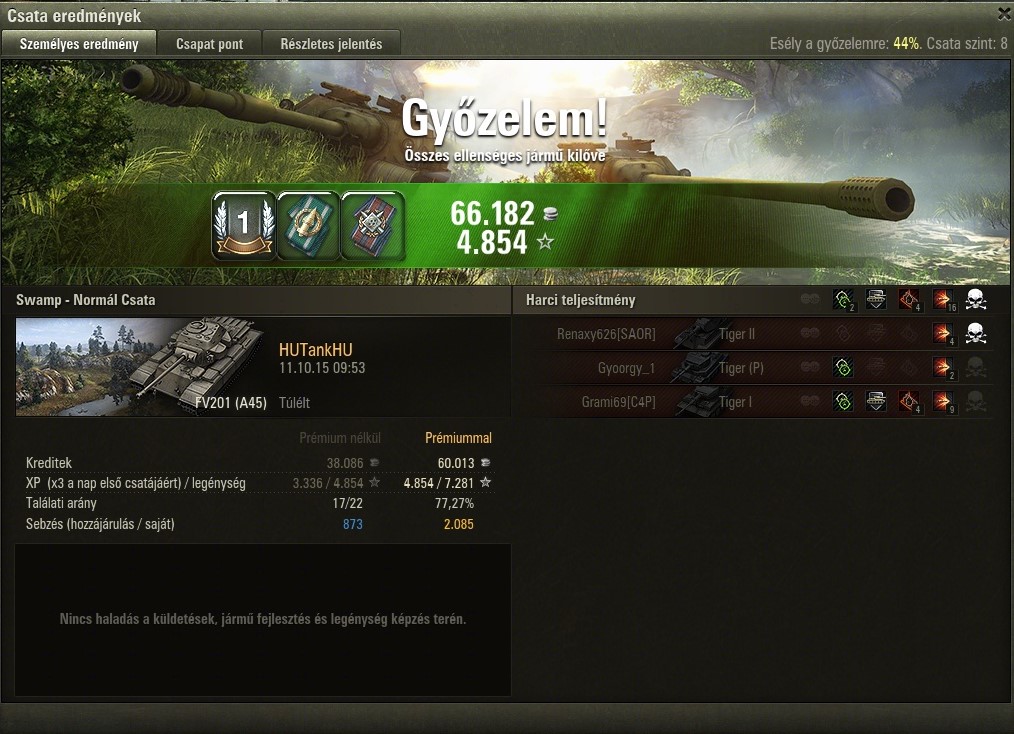Click the skull kills icon in header

[x=976, y=300]
